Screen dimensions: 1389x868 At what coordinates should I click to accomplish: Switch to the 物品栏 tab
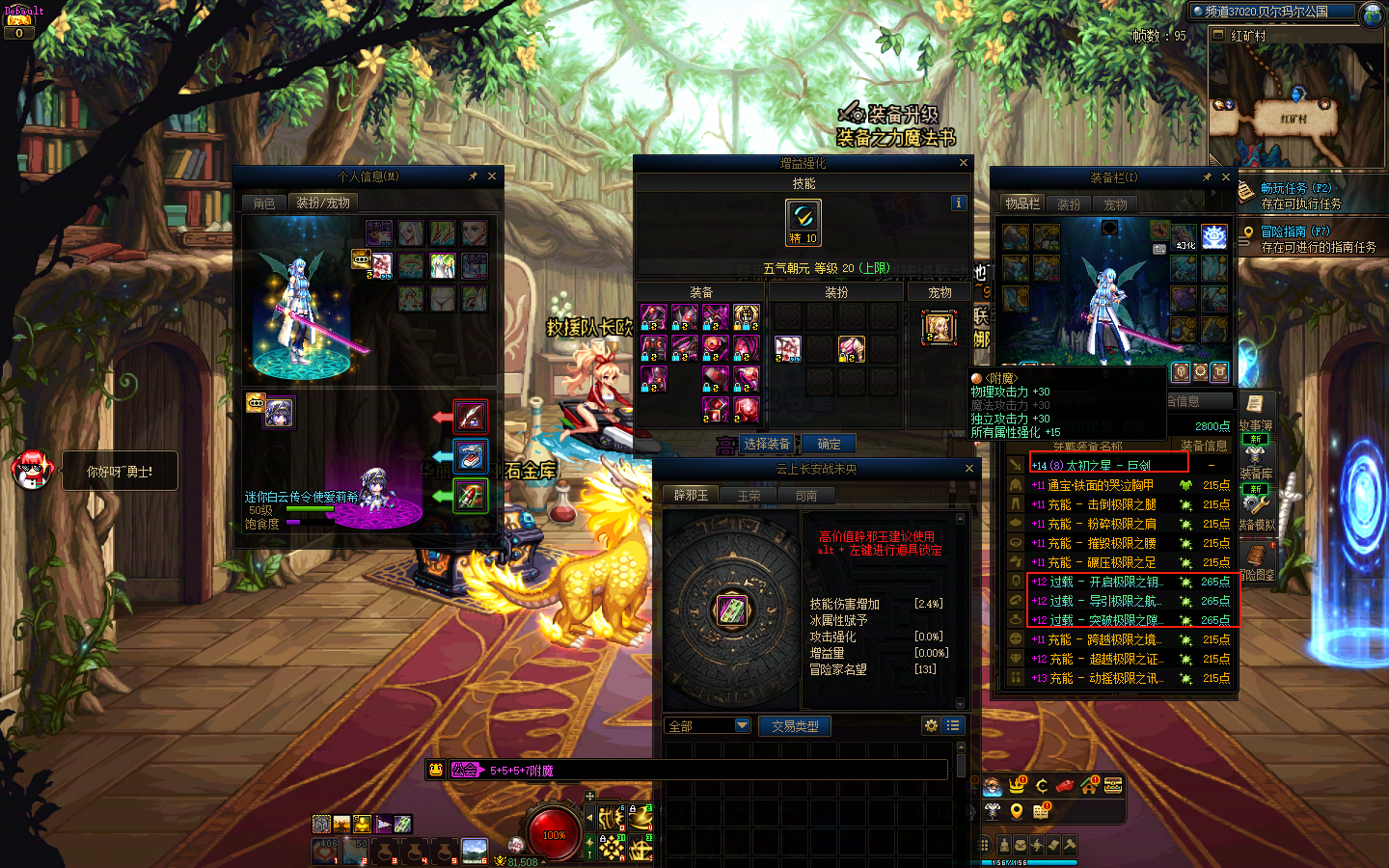pyautogui.click(x=1022, y=204)
